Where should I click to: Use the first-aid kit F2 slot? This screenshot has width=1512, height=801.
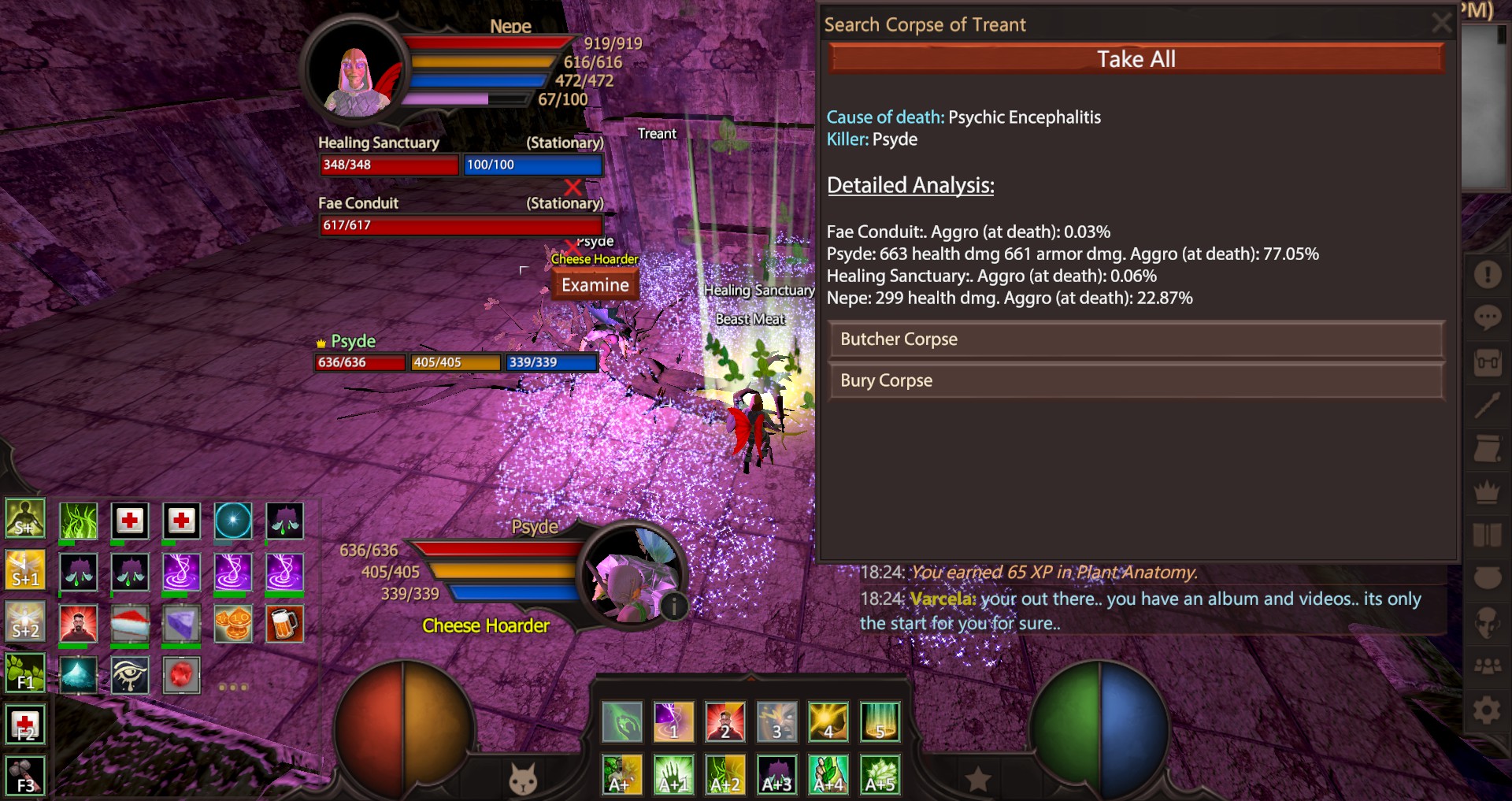point(25,725)
